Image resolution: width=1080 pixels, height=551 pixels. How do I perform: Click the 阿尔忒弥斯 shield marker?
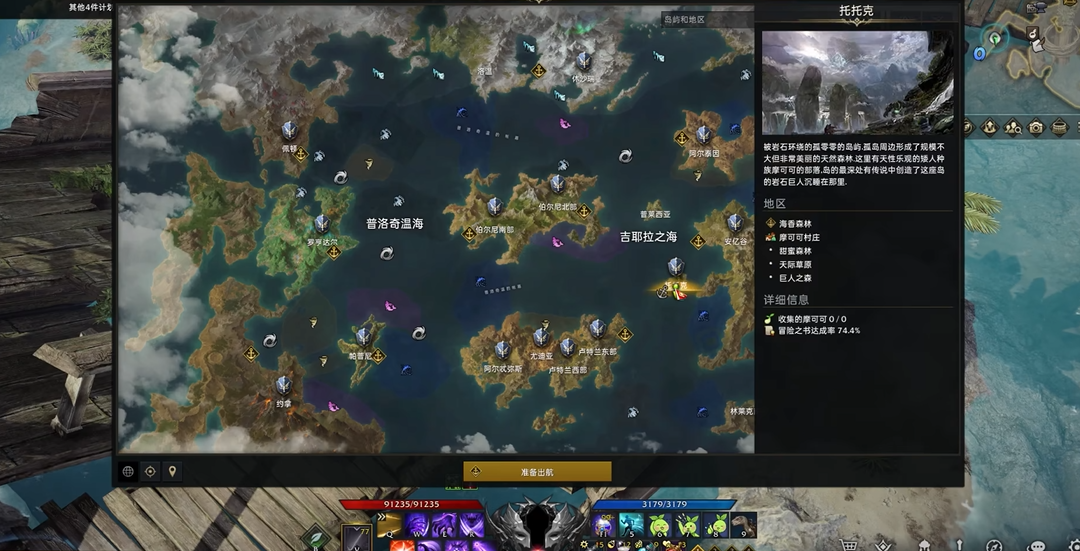503,350
